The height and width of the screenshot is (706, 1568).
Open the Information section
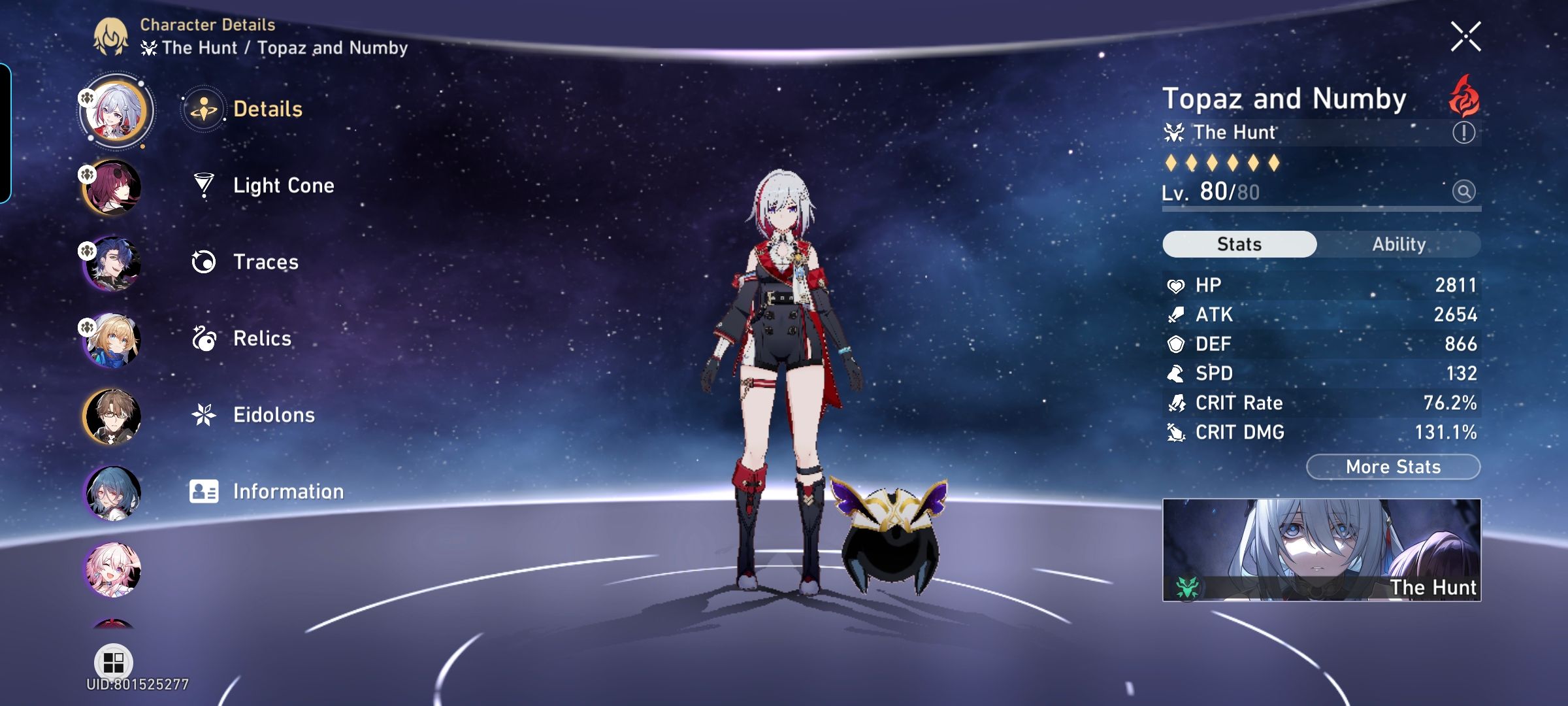pos(289,490)
